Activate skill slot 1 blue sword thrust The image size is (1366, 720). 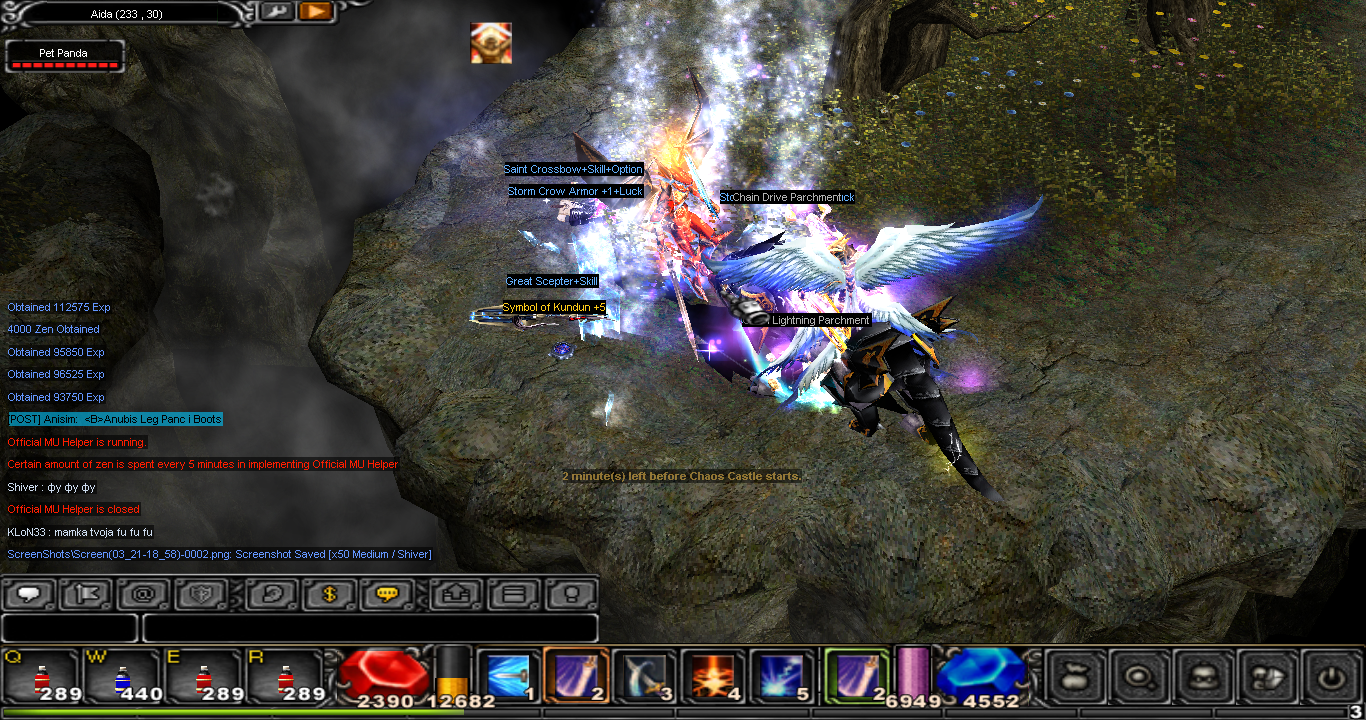(x=508, y=677)
